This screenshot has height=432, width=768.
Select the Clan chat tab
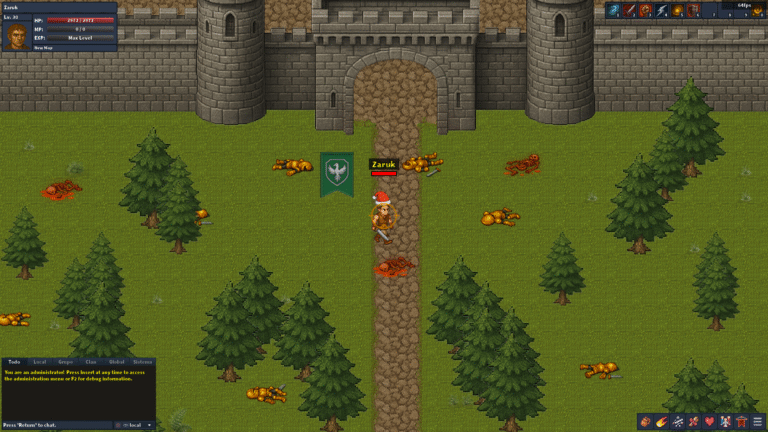coord(91,361)
